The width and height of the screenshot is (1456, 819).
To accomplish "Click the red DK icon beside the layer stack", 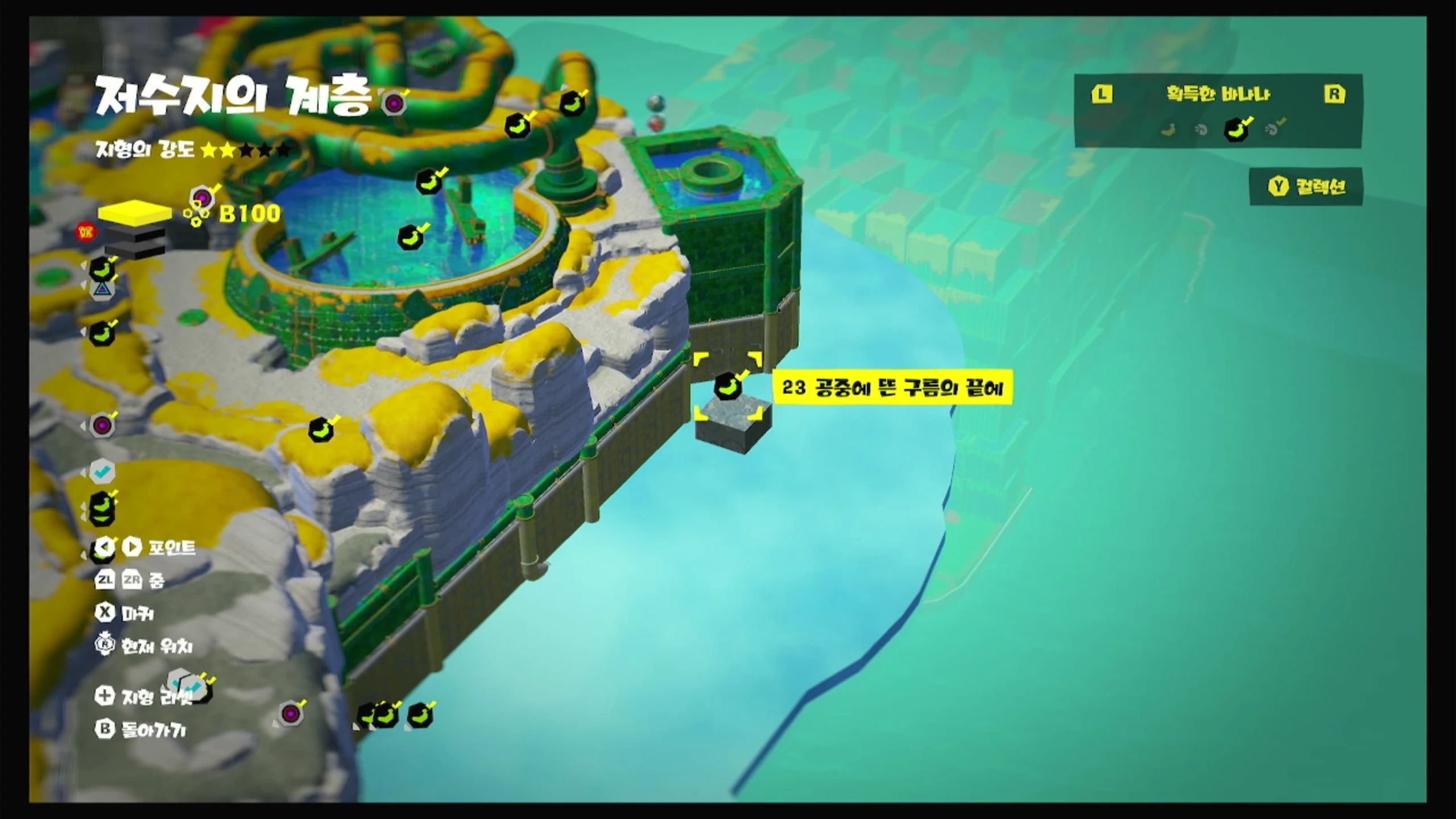I will click(x=86, y=231).
